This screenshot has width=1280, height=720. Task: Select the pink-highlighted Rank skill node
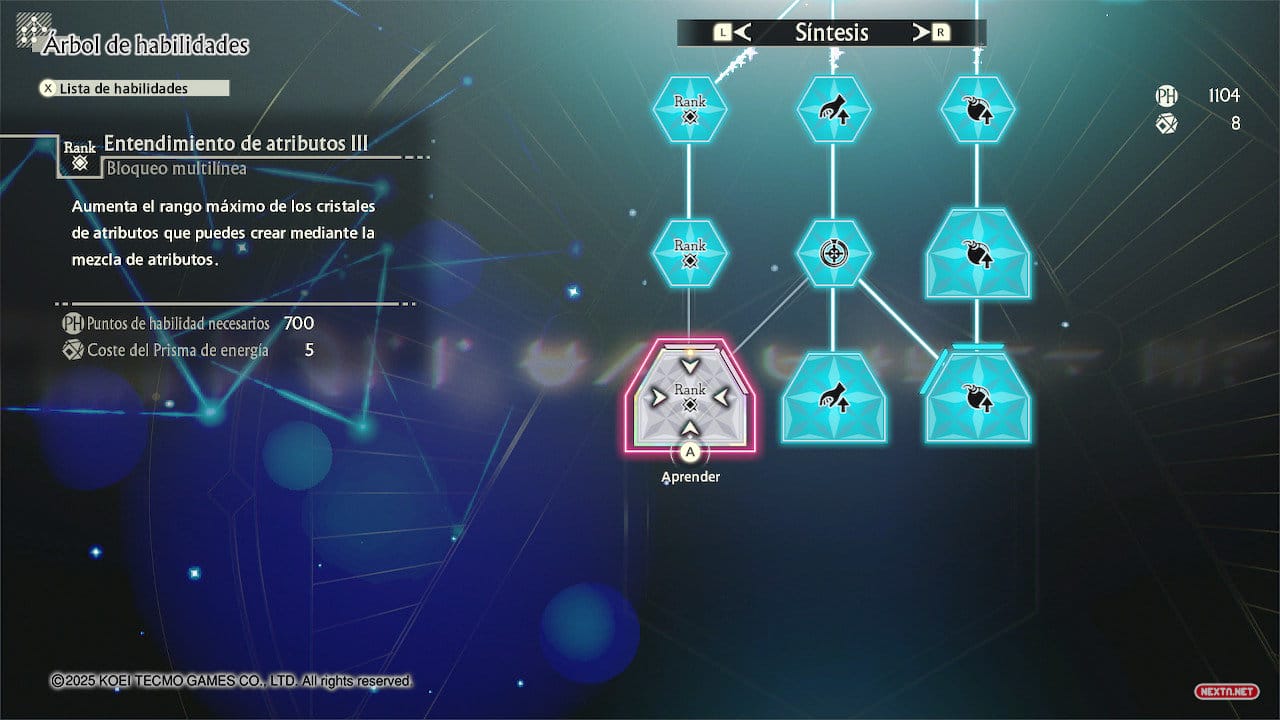coord(689,397)
